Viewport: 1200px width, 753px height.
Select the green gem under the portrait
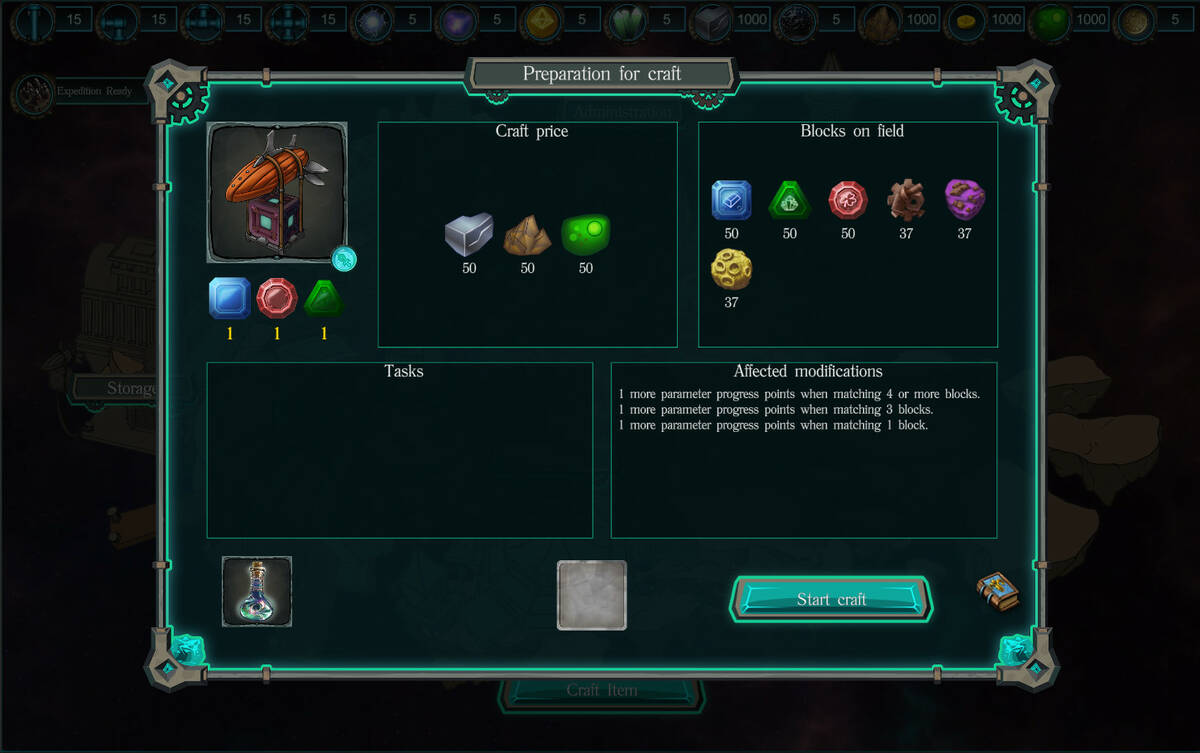click(324, 298)
